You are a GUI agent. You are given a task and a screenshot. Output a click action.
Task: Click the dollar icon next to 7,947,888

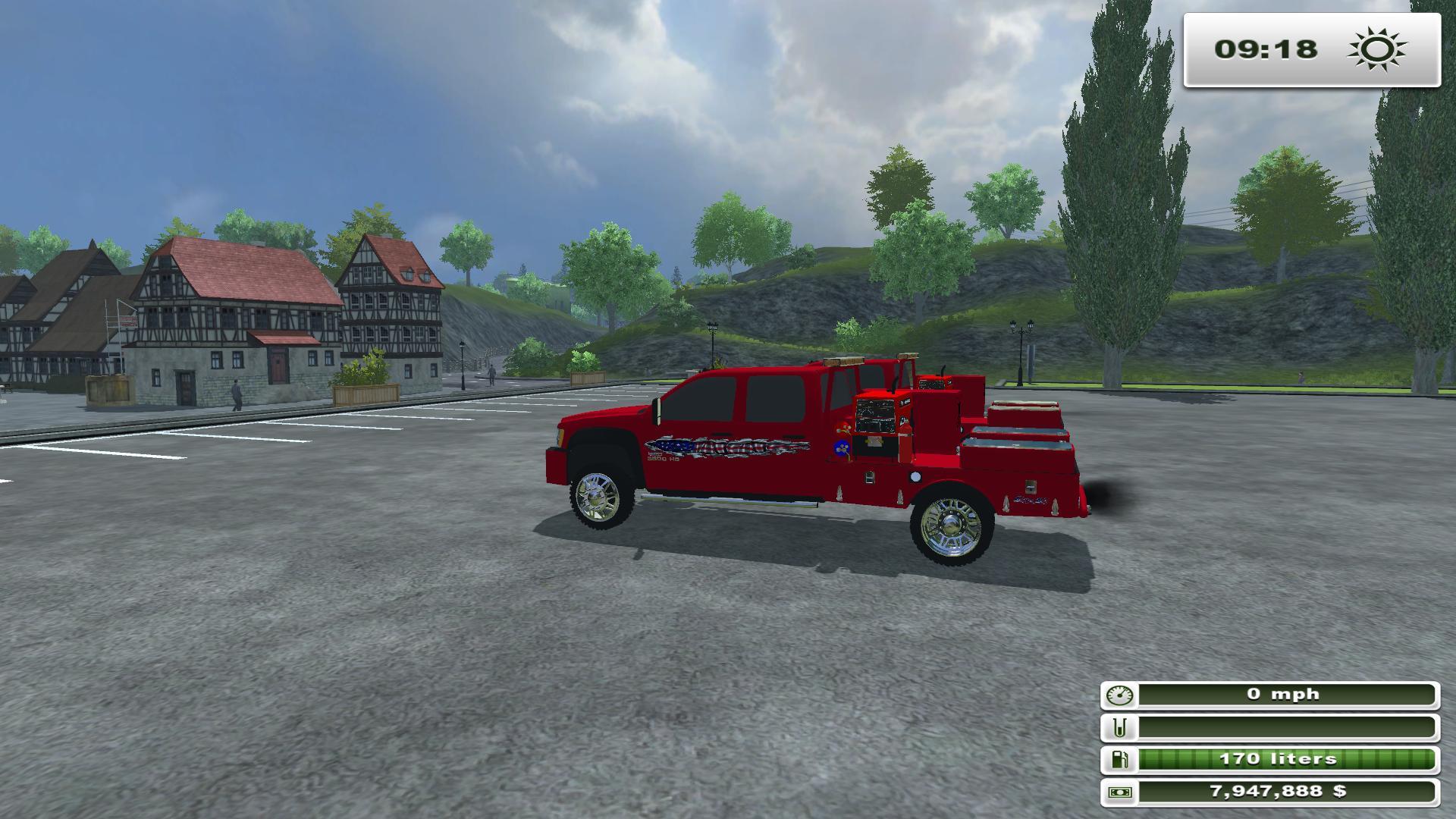(x=1122, y=790)
